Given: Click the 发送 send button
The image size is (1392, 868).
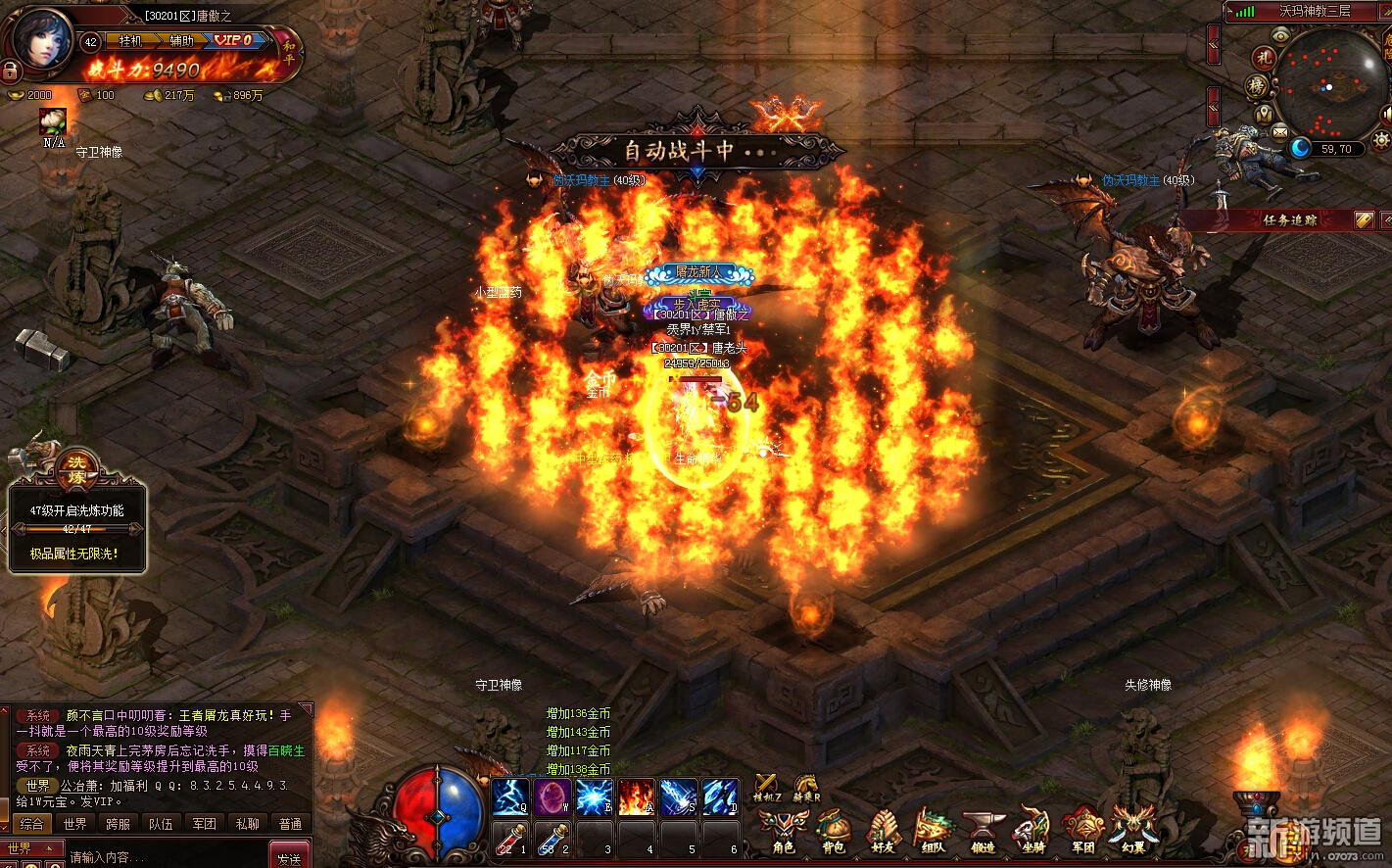Looking at the screenshot, I should pyautogui.click(x=289, y=858).
